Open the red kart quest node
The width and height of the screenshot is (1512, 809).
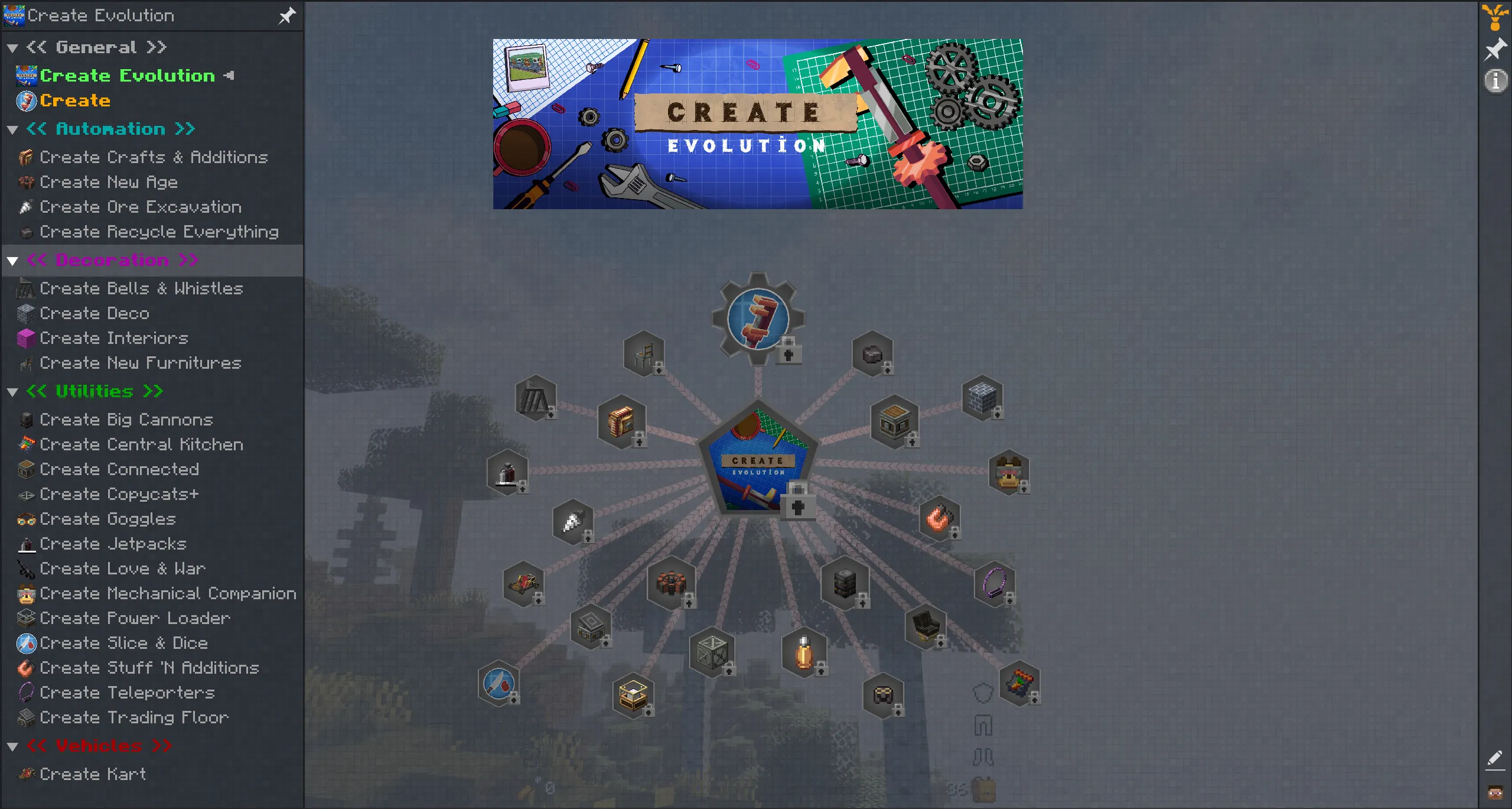tap(523, 584)
